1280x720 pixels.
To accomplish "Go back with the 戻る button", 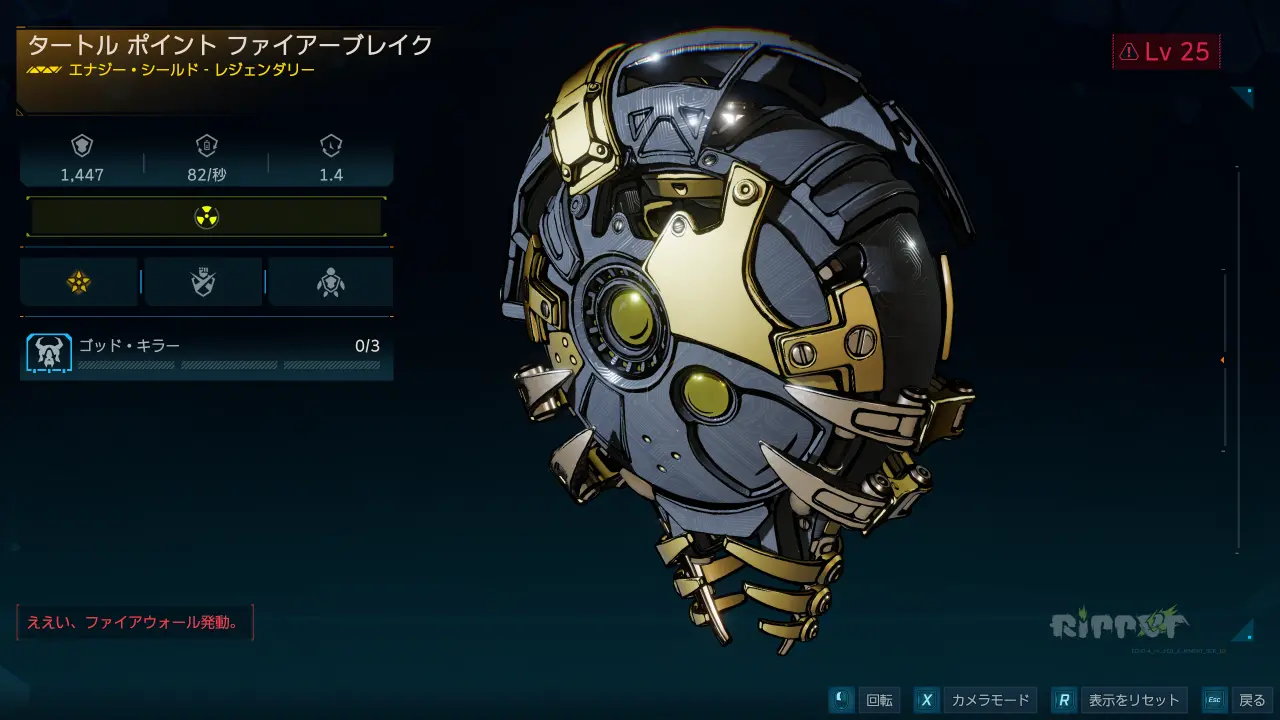I will 1237,700.
